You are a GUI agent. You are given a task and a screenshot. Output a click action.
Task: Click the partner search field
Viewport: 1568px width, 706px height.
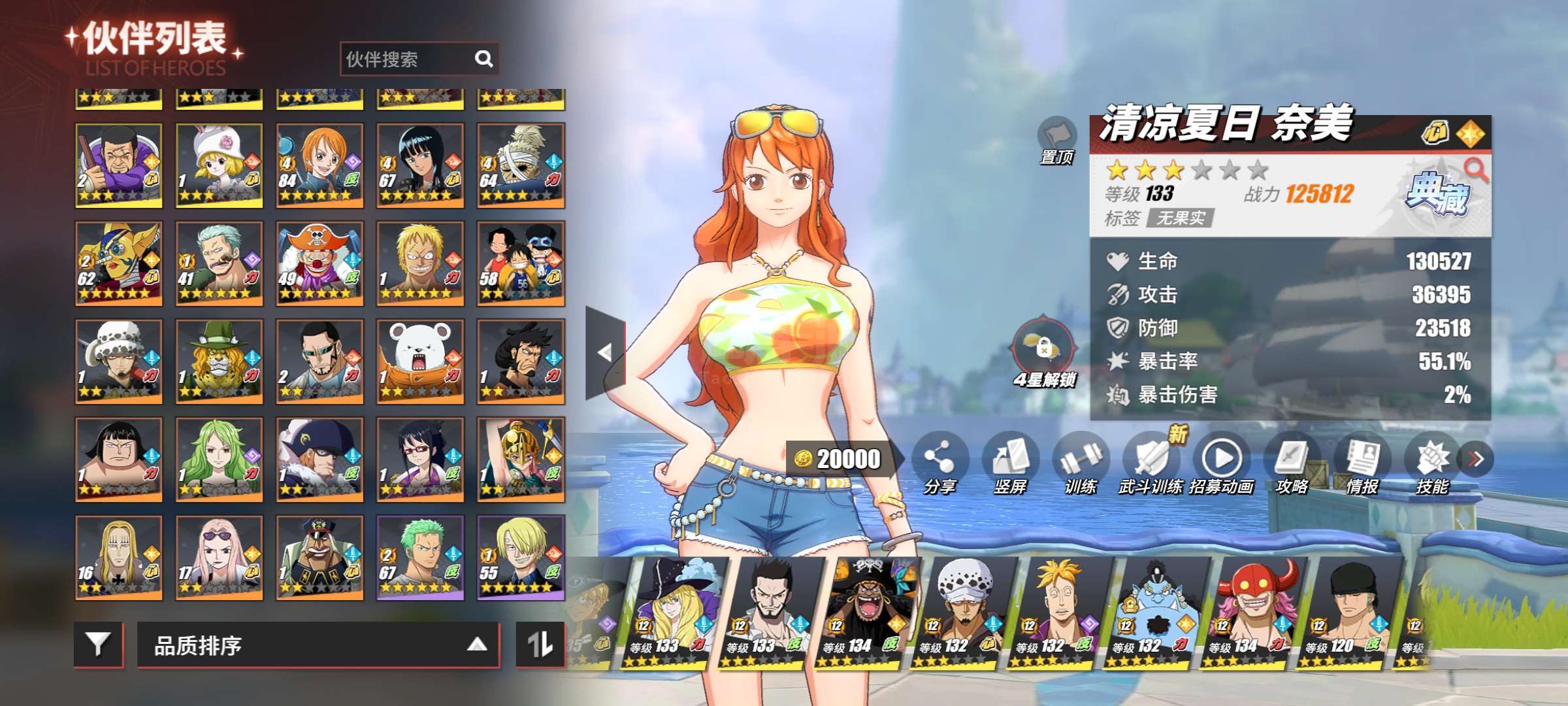pyautogui.click(x=408, y=59)
